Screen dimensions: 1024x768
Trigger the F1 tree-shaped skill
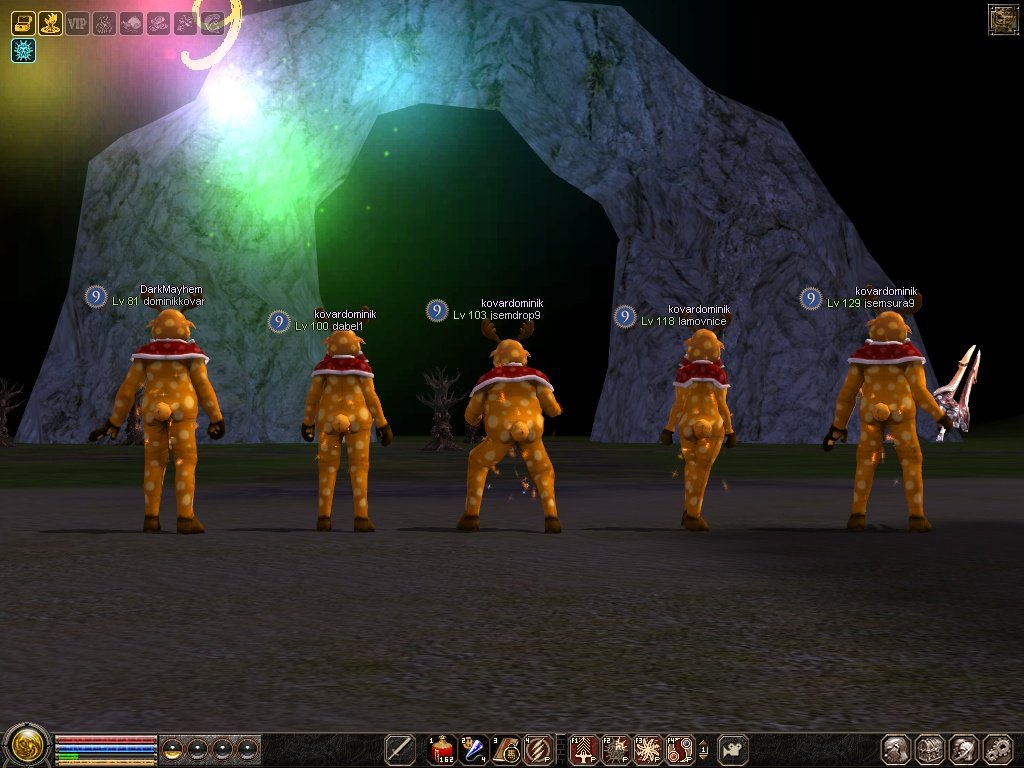click(583, 749)
